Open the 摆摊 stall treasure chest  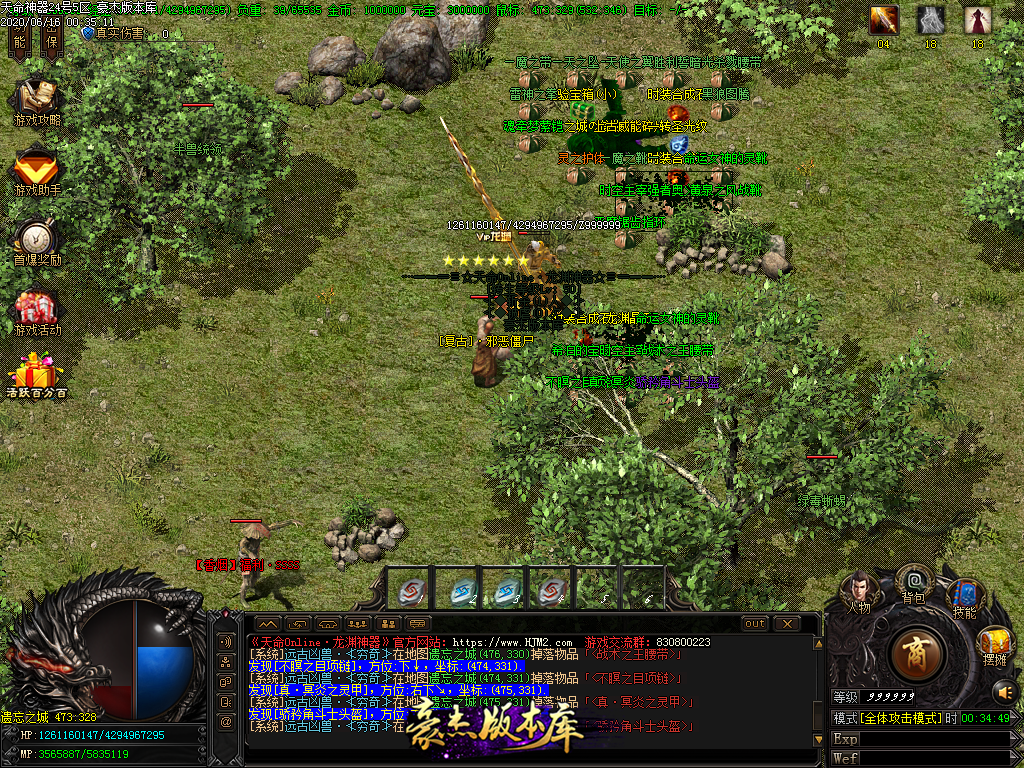[x=994, y=643]
